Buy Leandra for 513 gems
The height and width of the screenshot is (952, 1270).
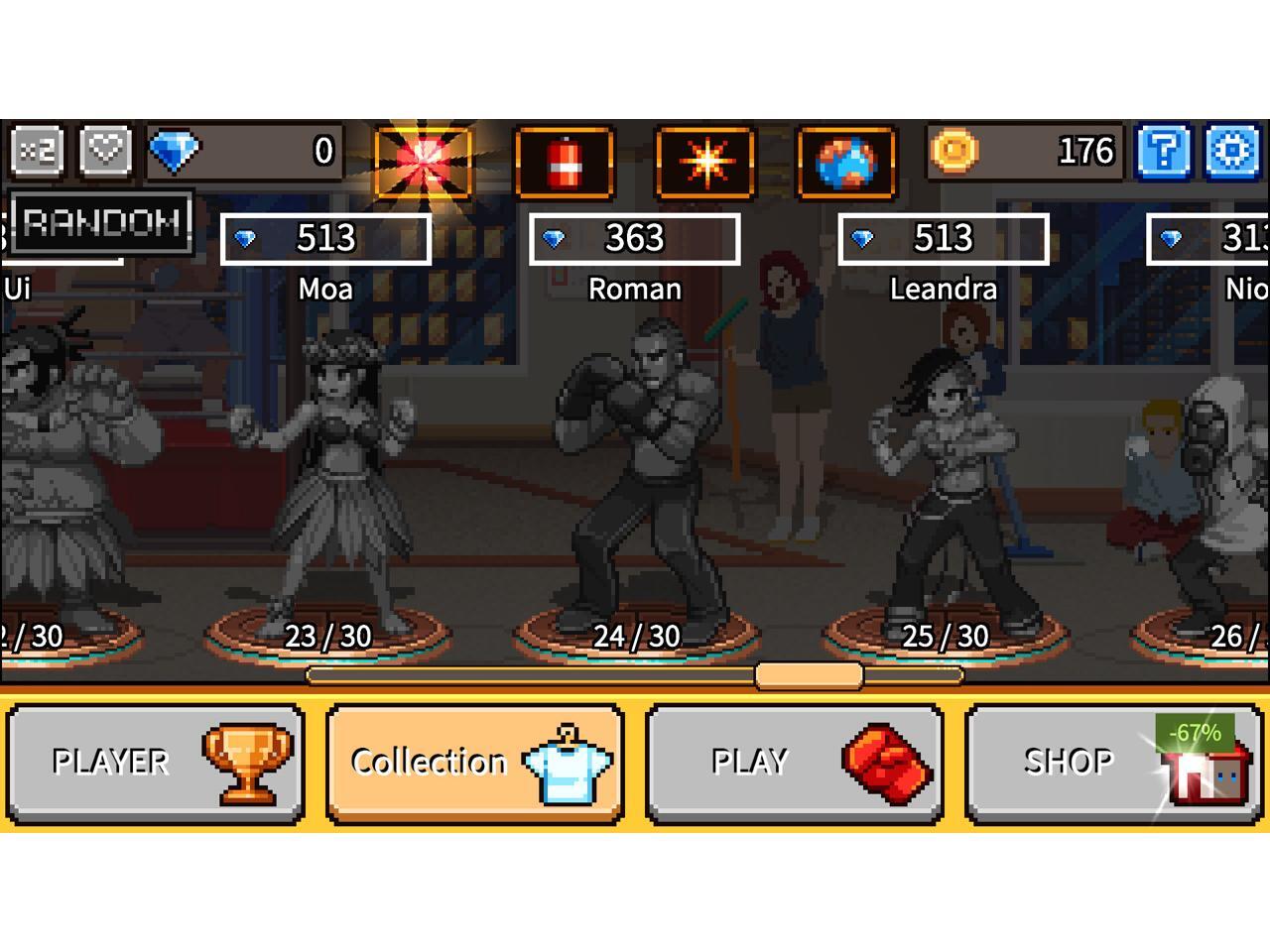pos(943,239)
